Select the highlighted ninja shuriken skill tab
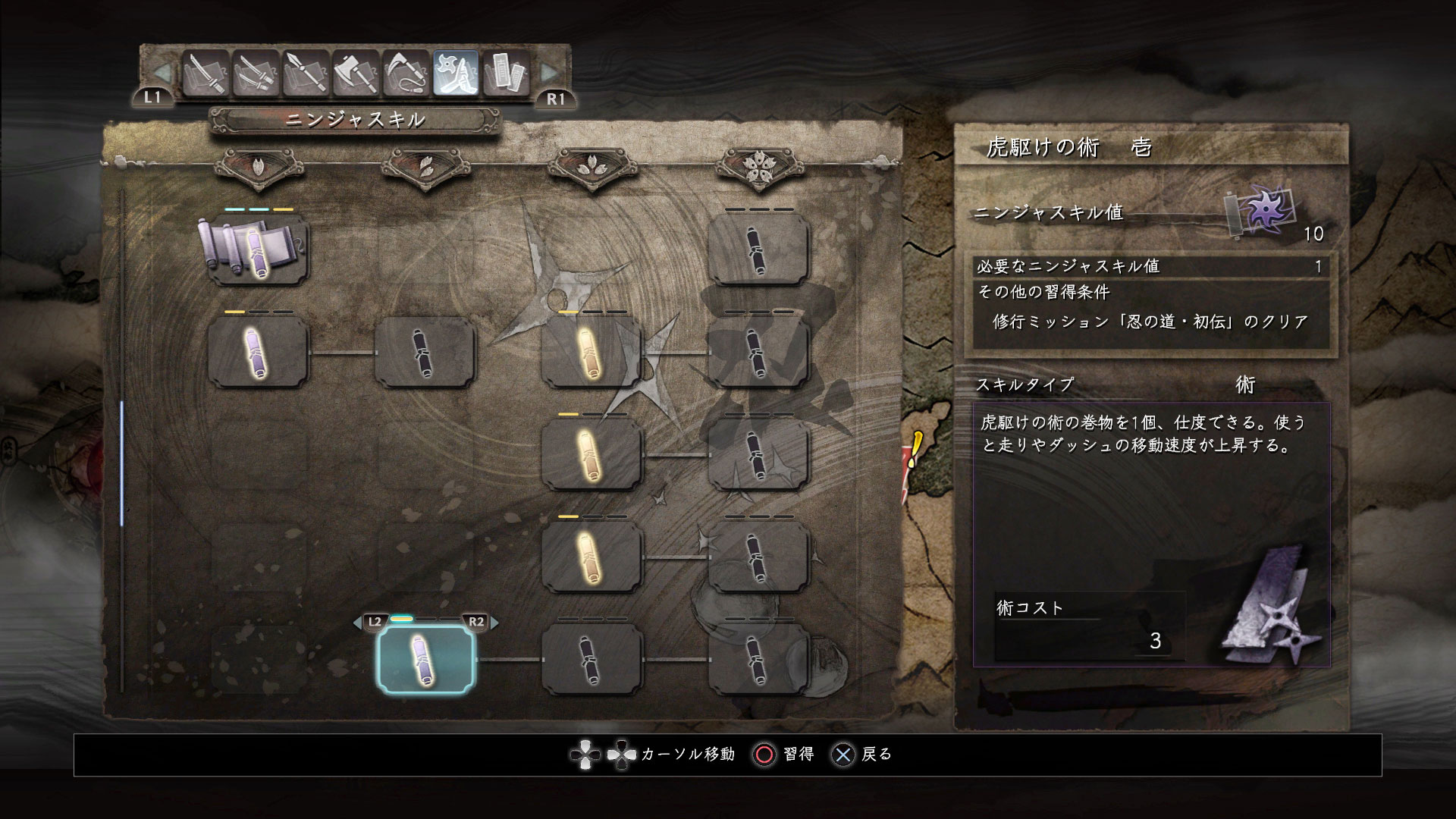 point(456,74)
